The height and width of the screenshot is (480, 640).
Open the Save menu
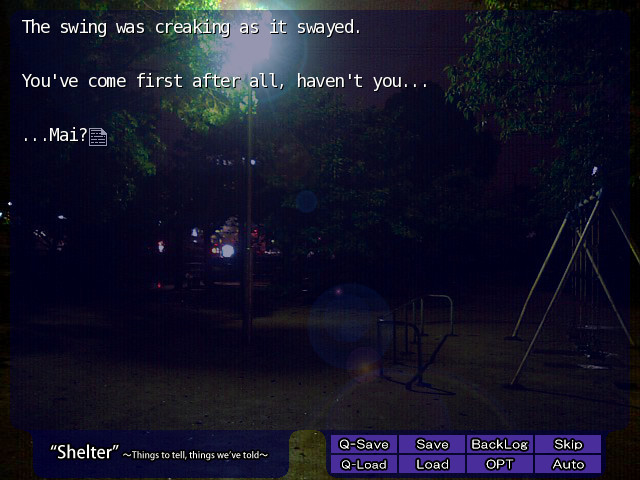tap(432, 444)
